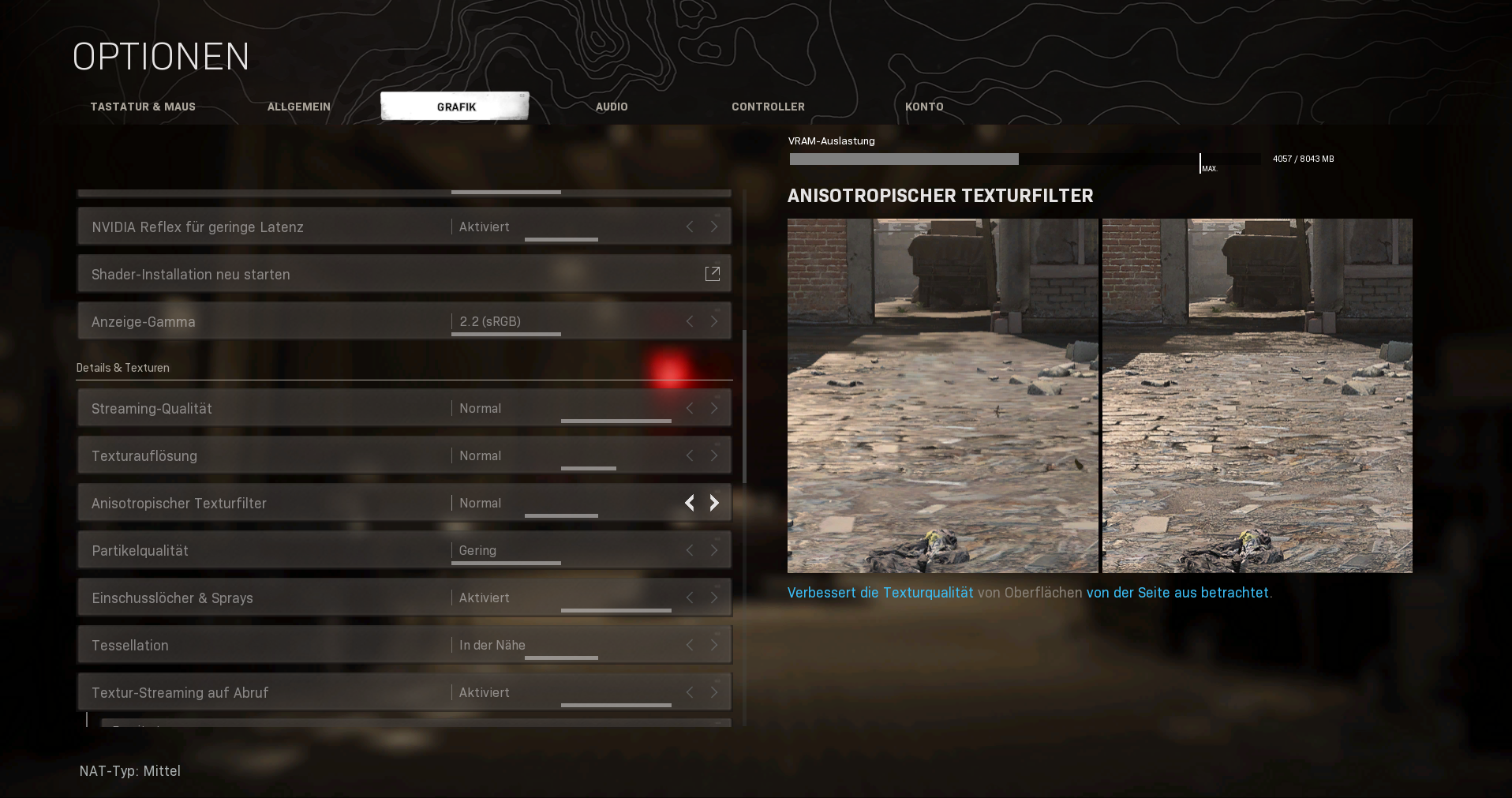Click the left arrow on Anisotropischer Texturfilter
The image size is (1512, 798).
tap(689, 503)
